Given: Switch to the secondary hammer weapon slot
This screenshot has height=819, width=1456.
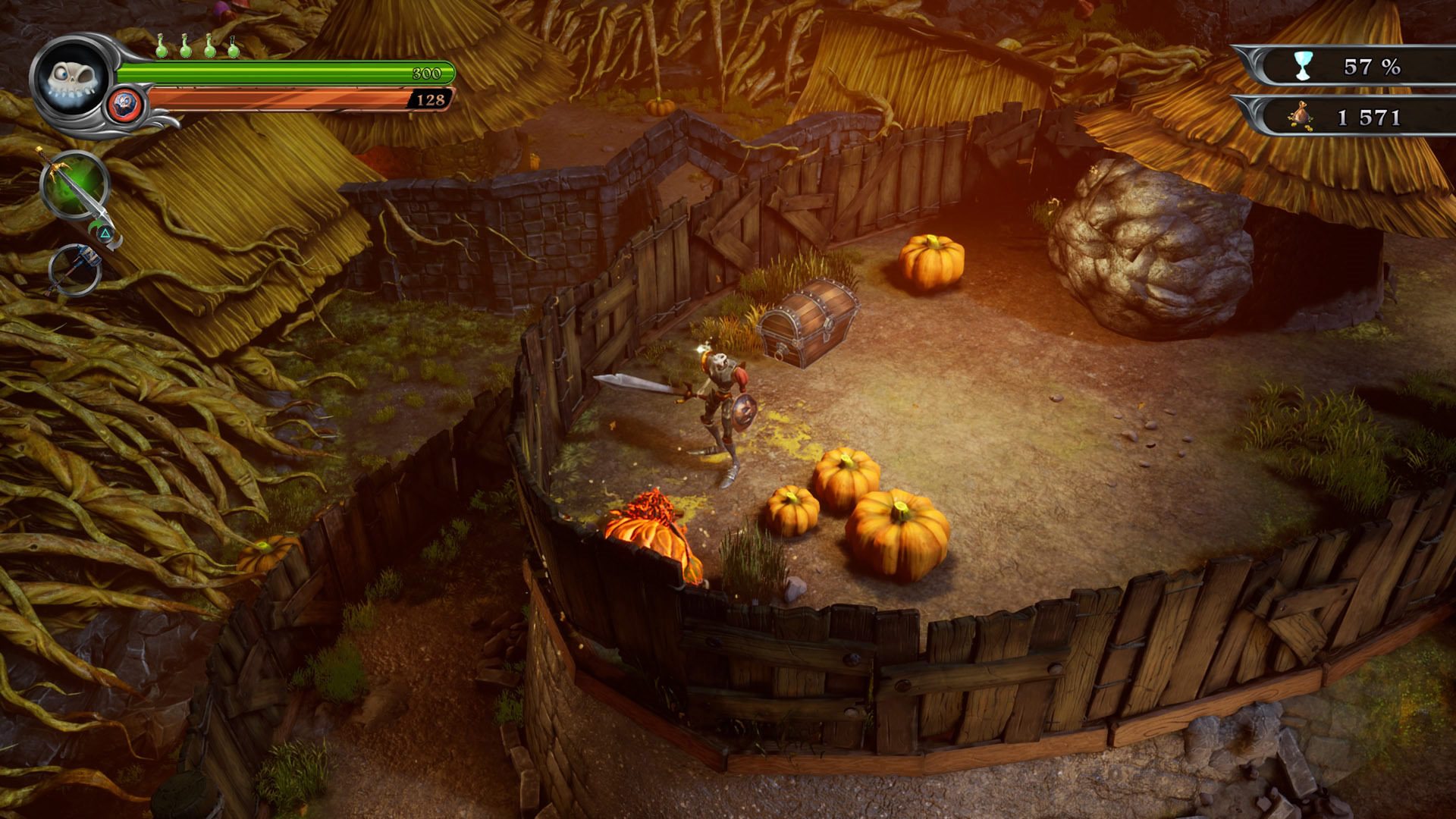Looking at the screenshot, I should pos(75,269).
